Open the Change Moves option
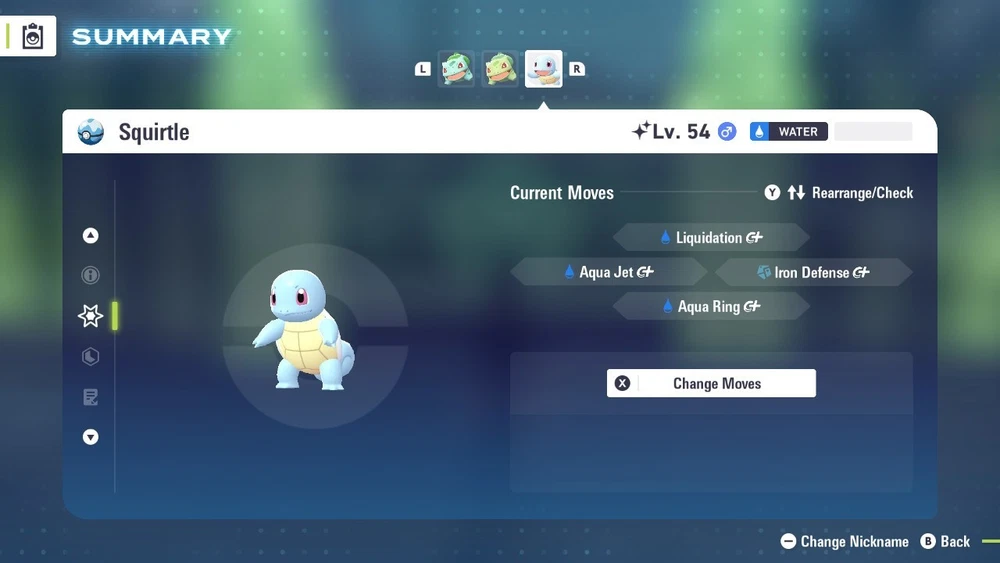The image size is (1000, 563). (x=711, y=384)
